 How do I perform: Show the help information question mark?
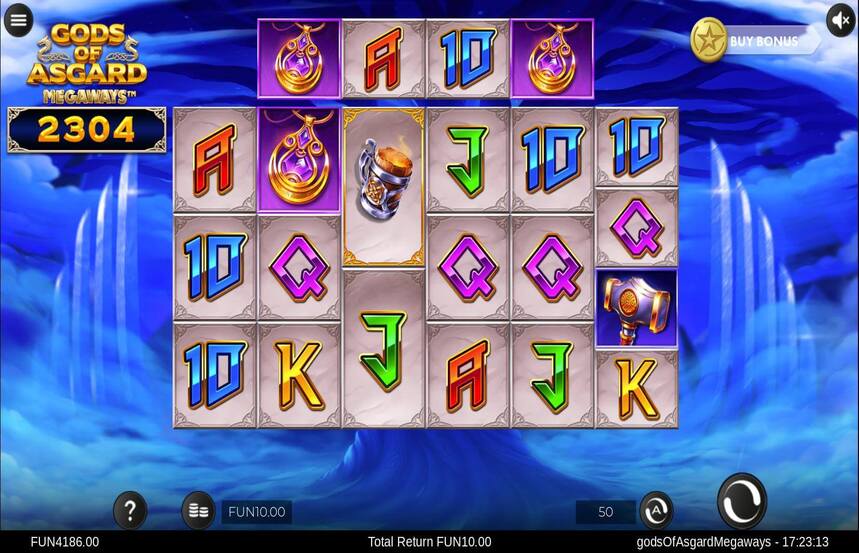(x=130, y=511)
